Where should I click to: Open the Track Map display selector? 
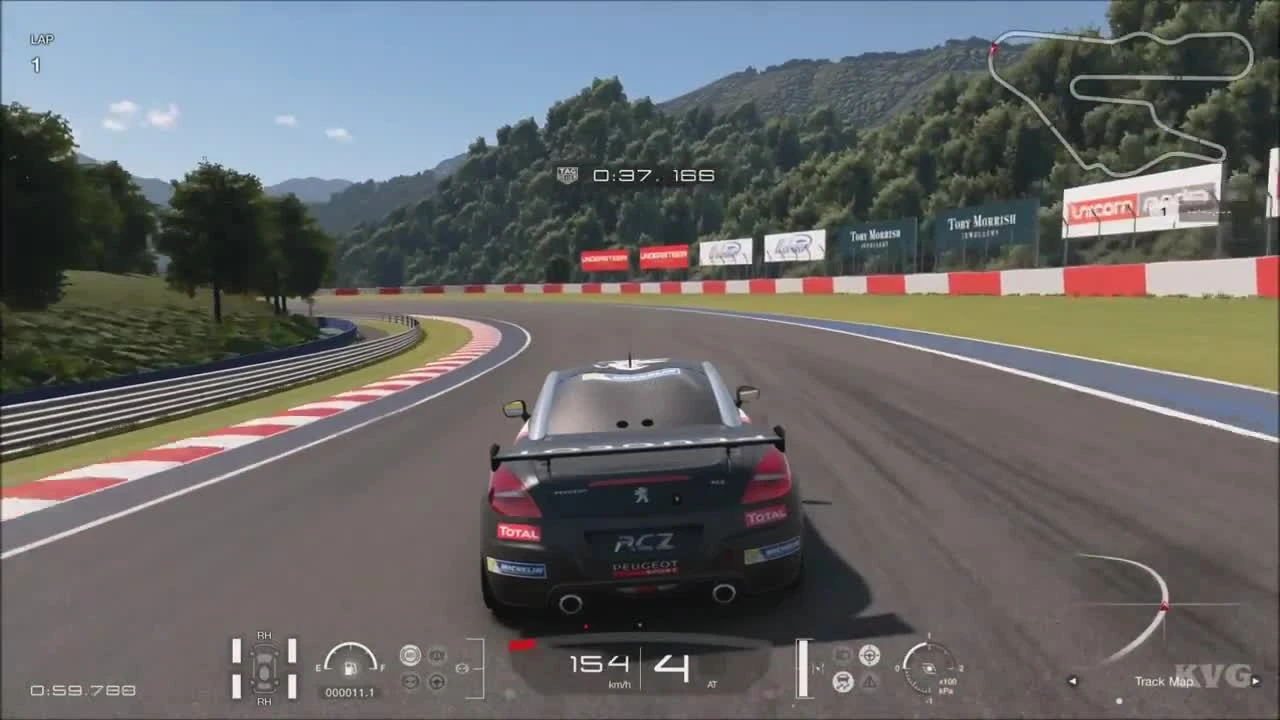click(x=1165, y=680)
